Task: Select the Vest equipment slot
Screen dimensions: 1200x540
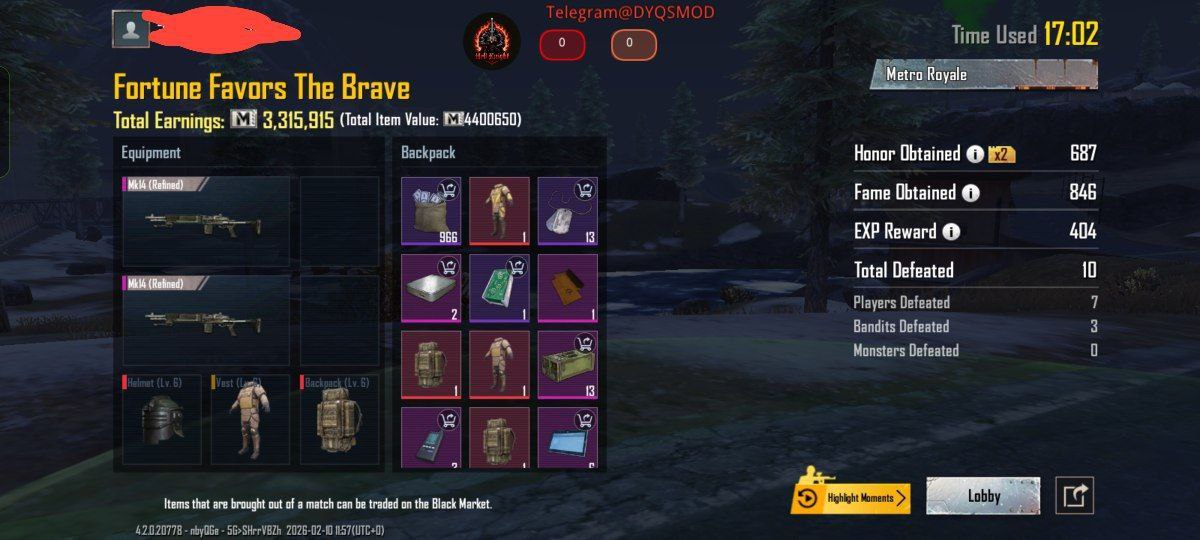Action: point(250,419)
